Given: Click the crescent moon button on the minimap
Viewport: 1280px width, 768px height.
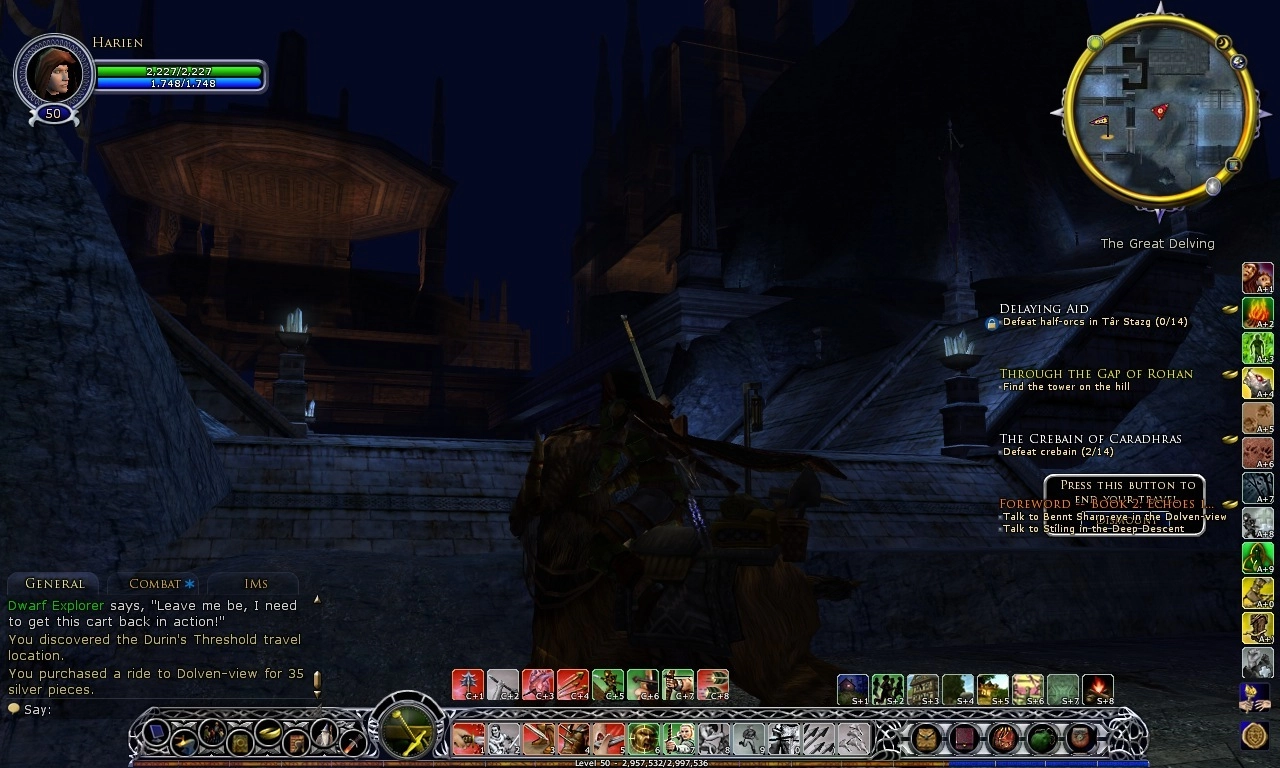Looking at the screenshot, I should [x=1222, y=43].
